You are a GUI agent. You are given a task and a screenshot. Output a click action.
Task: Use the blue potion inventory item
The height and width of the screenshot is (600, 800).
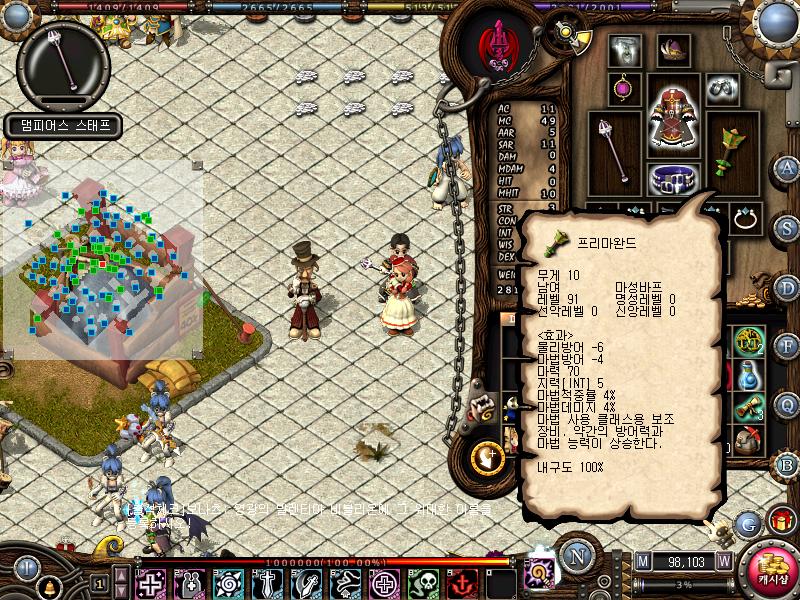[748, 375]
